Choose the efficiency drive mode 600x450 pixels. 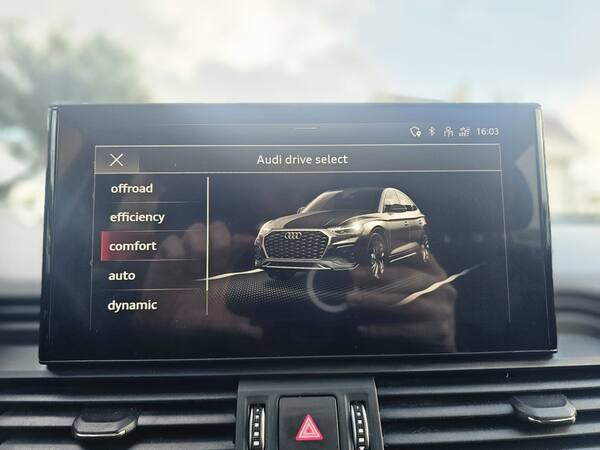(137, 217)
